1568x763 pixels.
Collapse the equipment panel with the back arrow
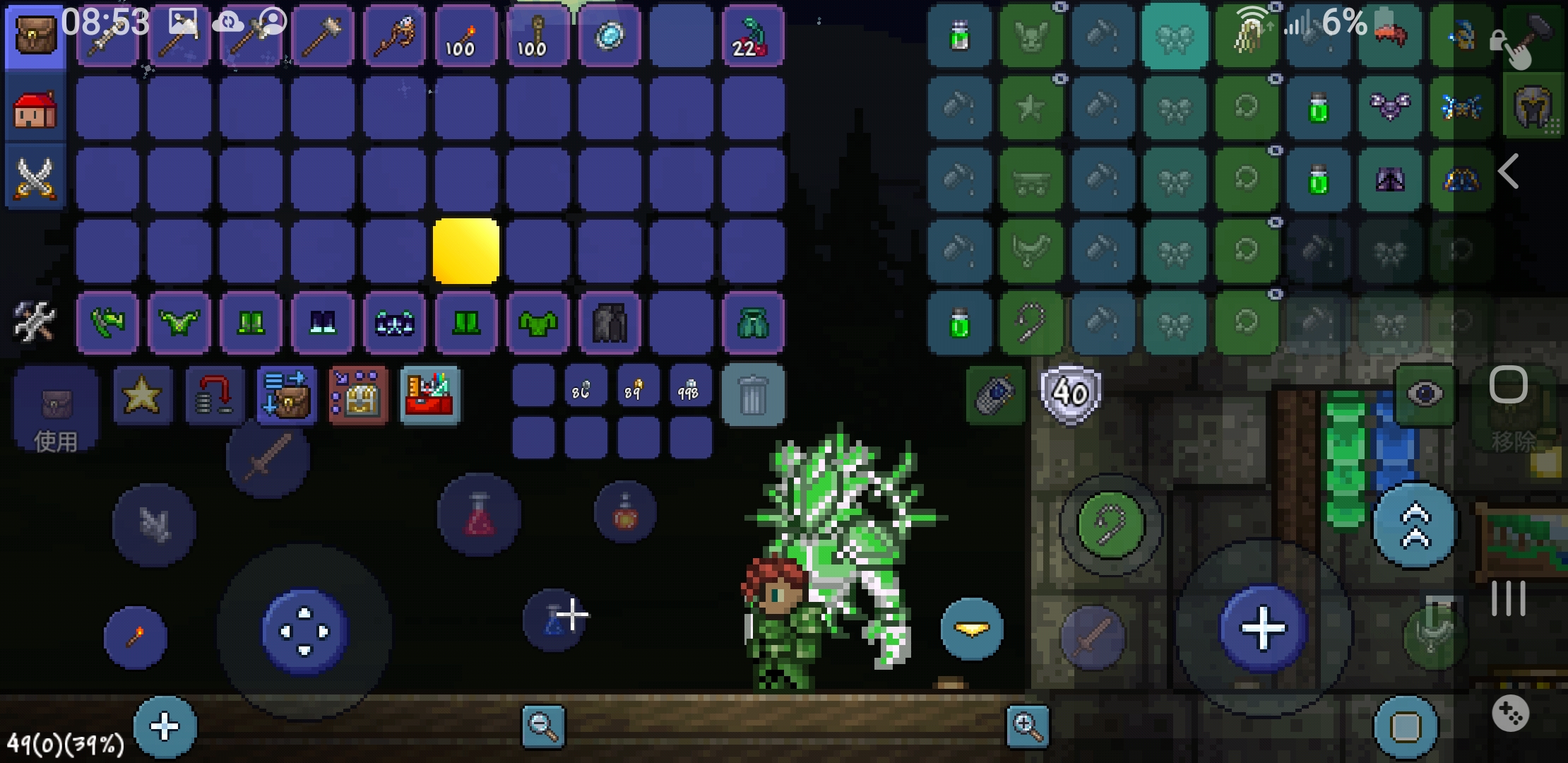1509,172
